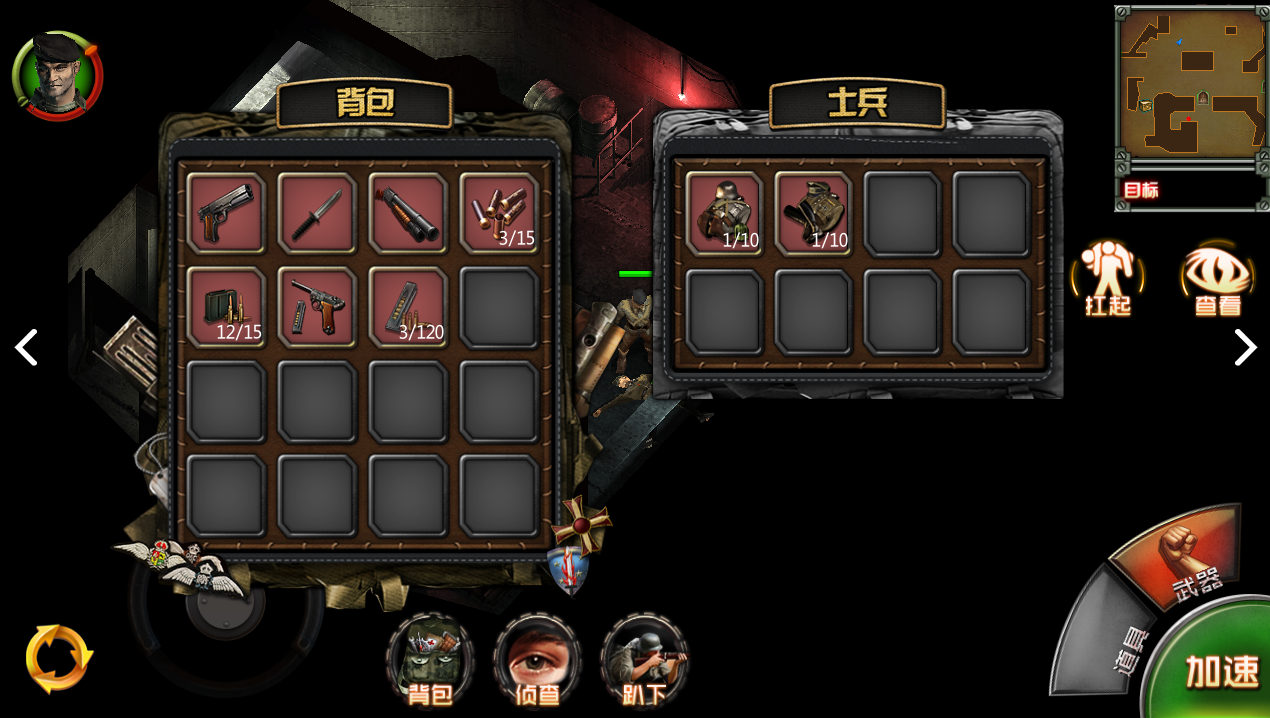Tap the 扛起 carry body button
Screen dimensions: 1270x718
click(1108, 278)
